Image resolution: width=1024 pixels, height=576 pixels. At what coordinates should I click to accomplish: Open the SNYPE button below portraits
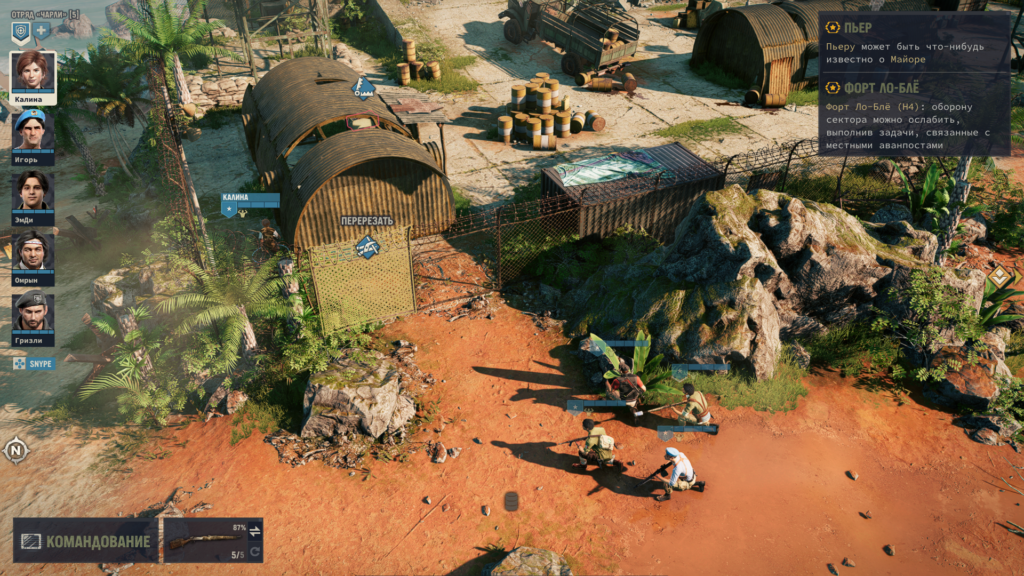point(33,364)
